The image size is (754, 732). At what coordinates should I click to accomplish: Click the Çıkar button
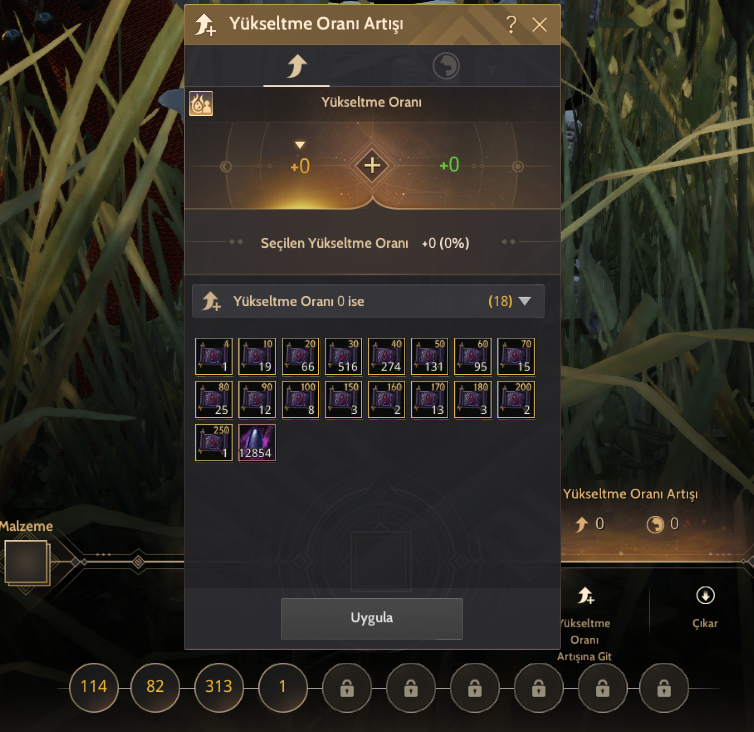pyautogui.click(x=705, y=606)
